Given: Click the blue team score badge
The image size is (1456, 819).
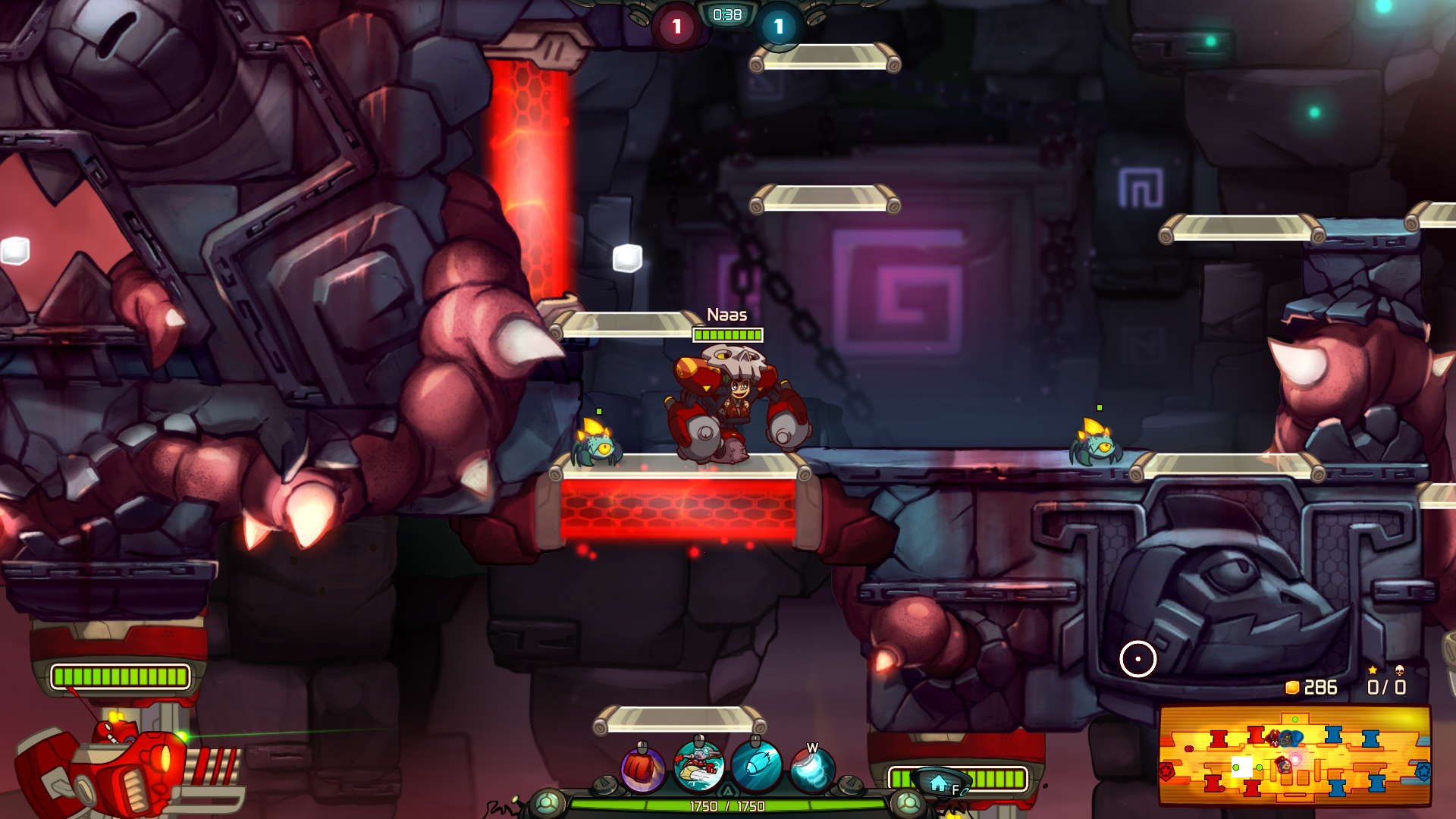Looking at the screenshot, I should (778, 24).
